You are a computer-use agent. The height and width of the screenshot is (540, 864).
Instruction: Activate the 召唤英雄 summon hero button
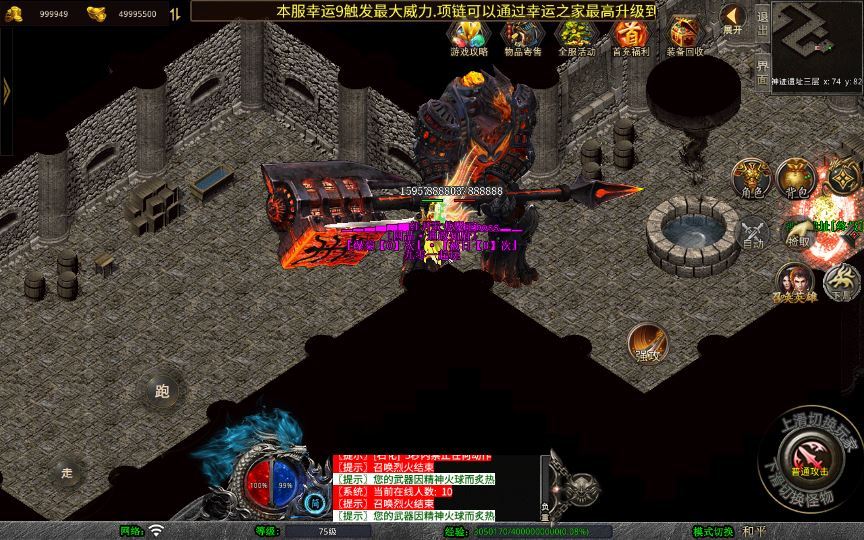tap(797, 283)
